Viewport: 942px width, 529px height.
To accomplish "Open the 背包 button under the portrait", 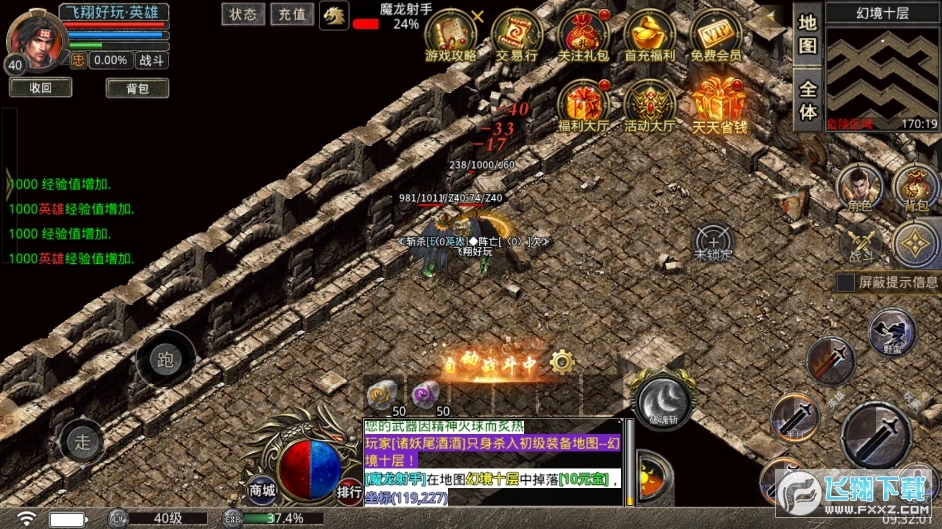I will tap(137, 88).
